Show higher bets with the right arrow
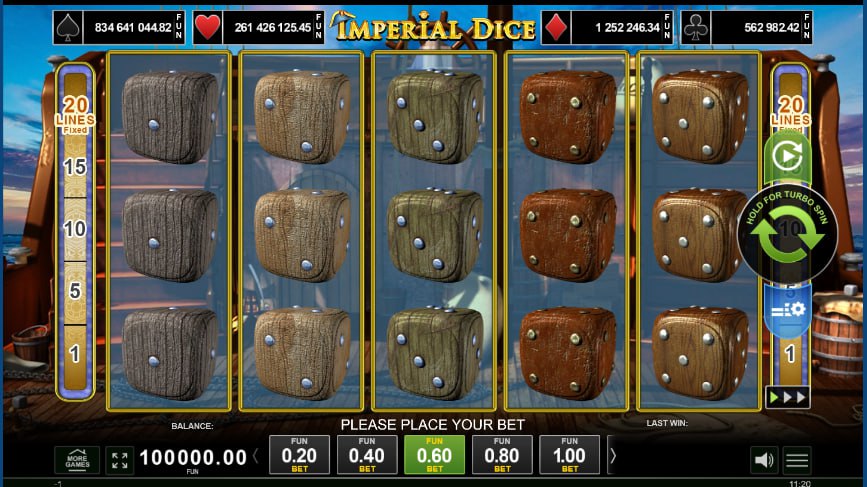Image resolution: width=867 pixels, height=487 pixels. tap(613, 456)
